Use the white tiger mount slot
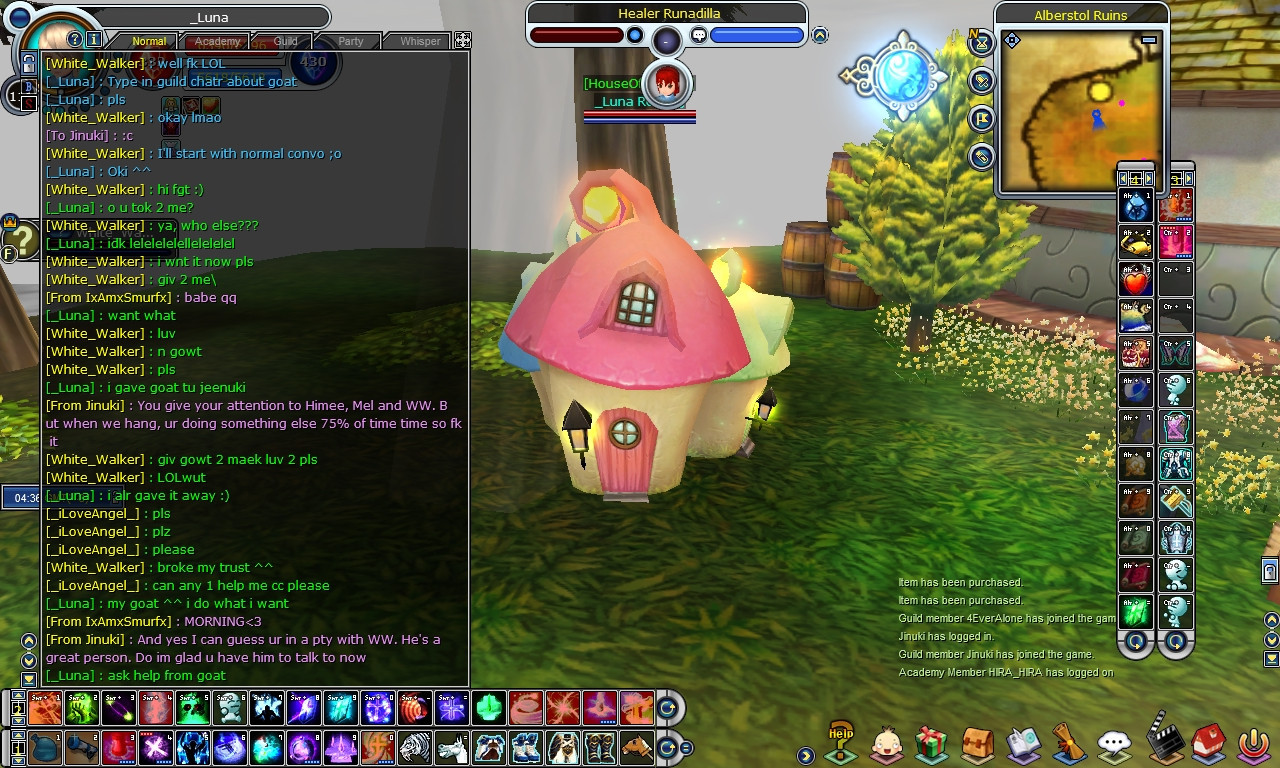The width and height of the screenshot is (1280, 768). (x=416, y=747)
